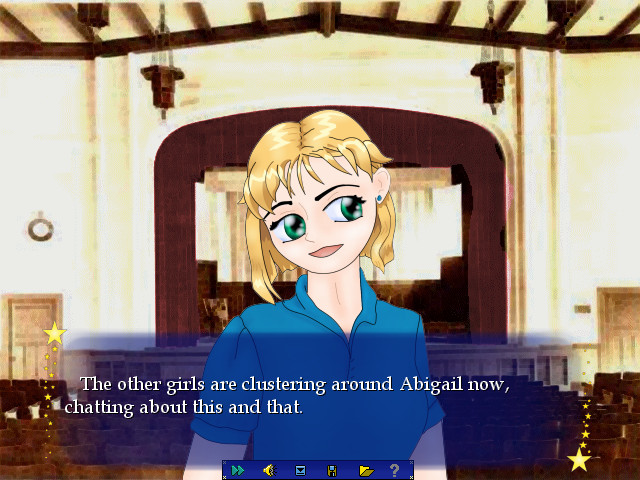The width and height of the screenshot is (640, 480).
Task: Hide the text box with the down-arrow icon
Action: coord(300,470)
